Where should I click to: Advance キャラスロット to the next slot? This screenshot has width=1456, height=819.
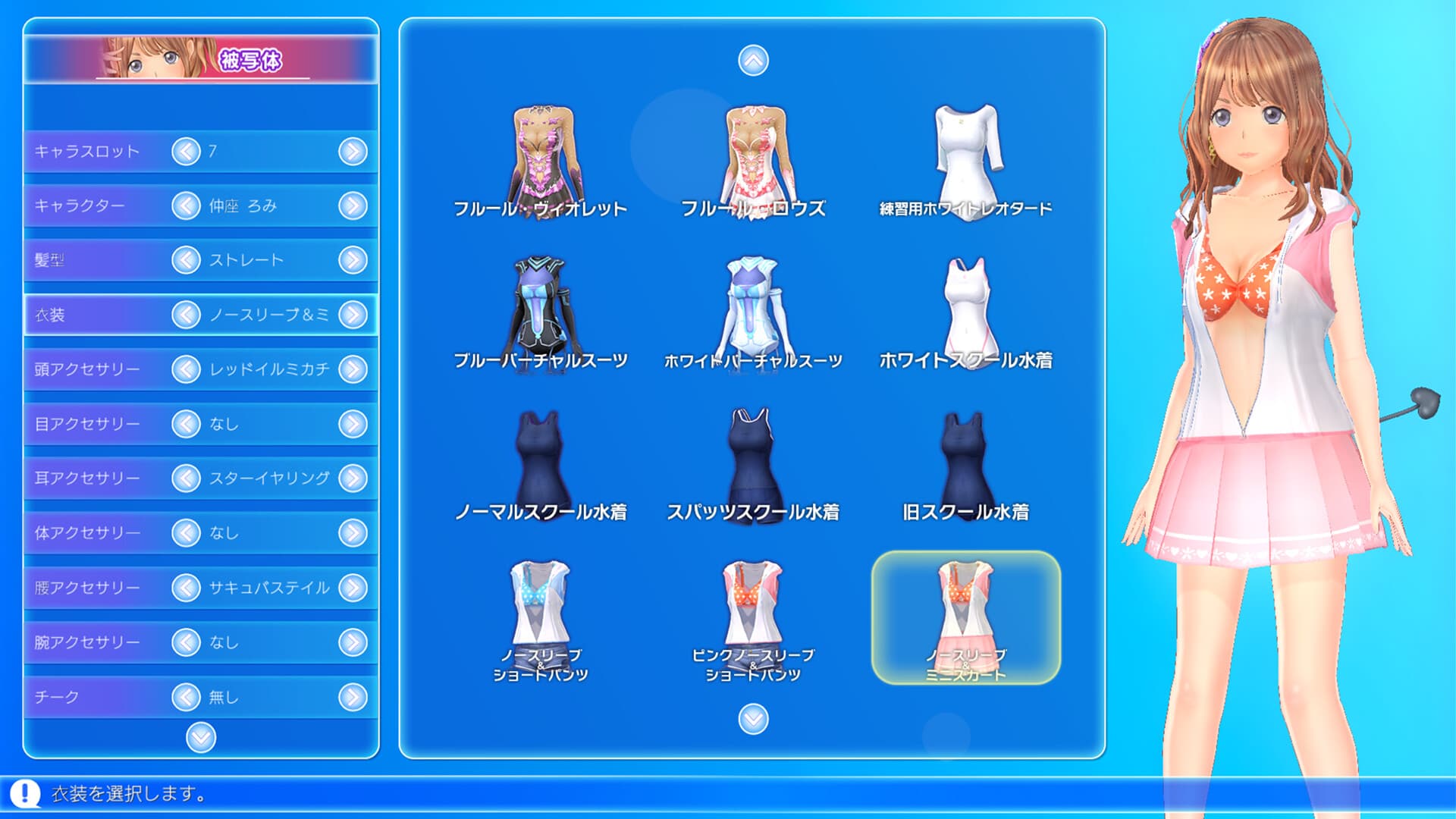pyautogui.click(x=353, y=150)
